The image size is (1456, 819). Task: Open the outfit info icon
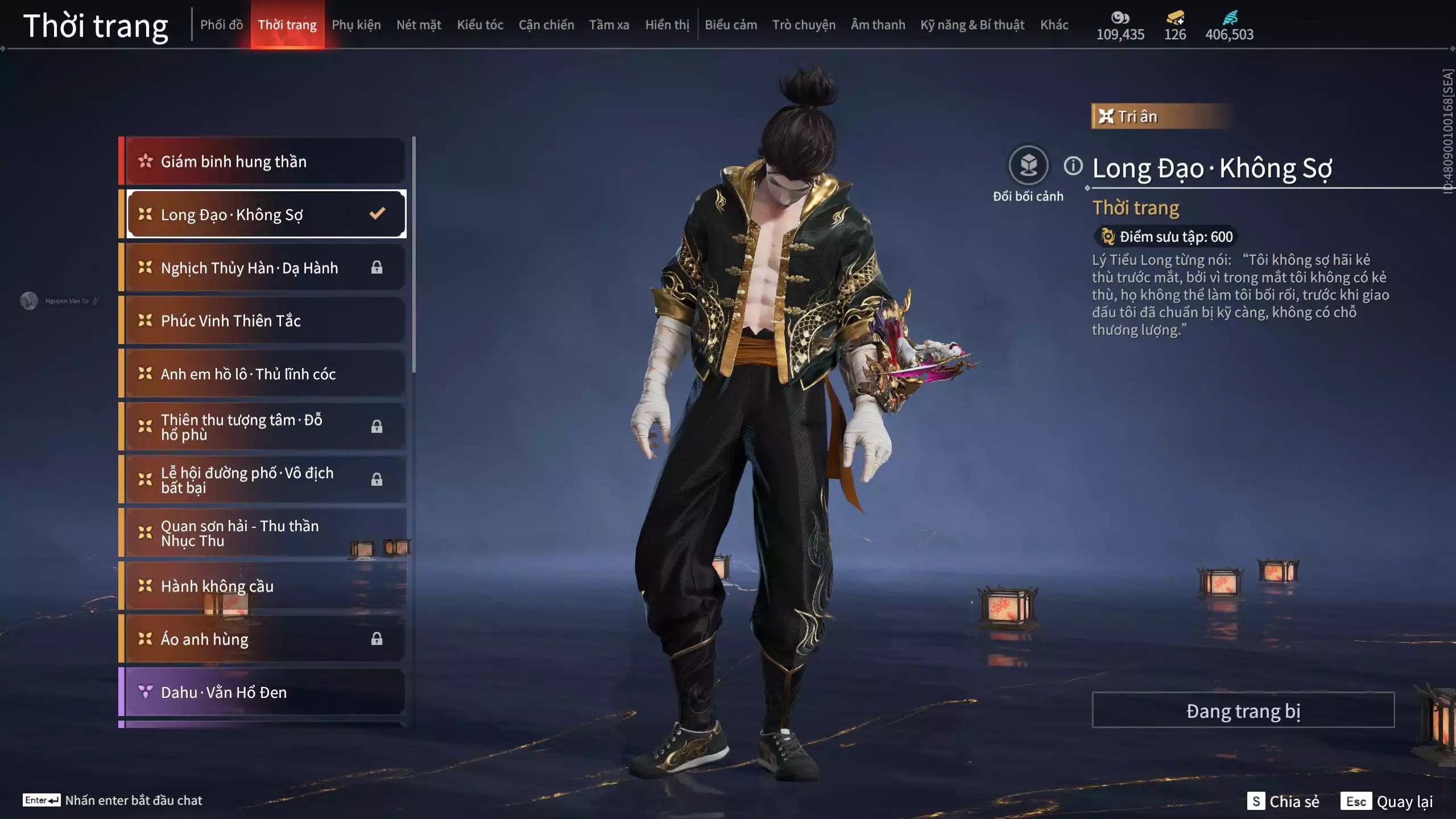pos(1073,166)
